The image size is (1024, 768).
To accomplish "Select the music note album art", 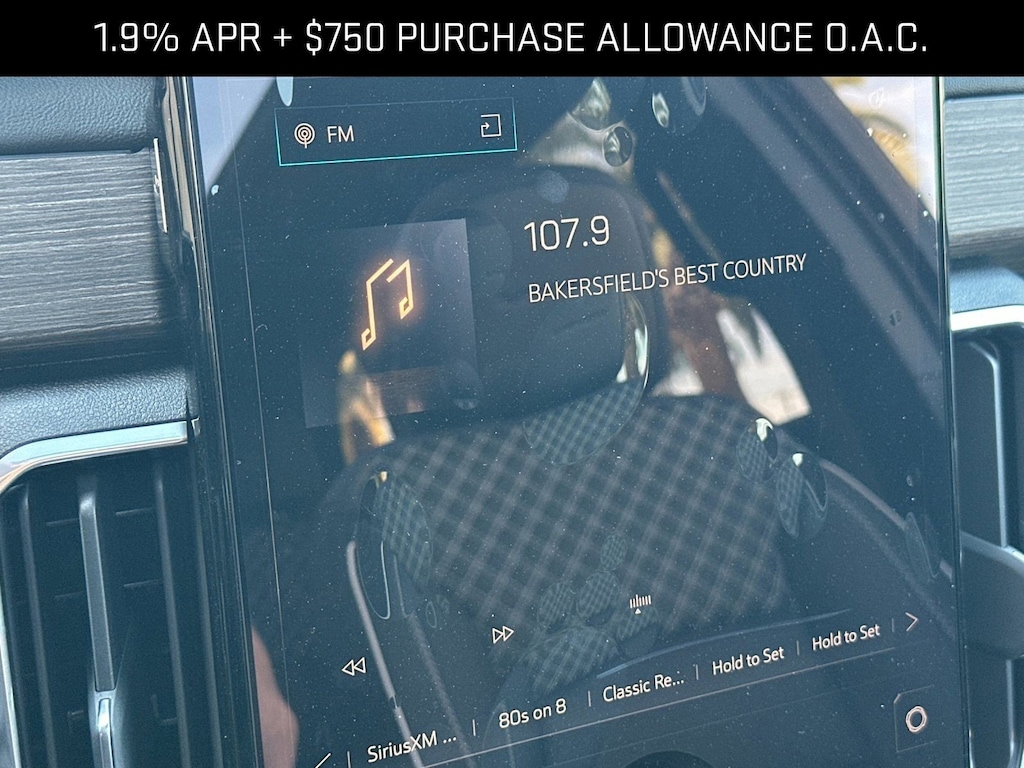I will pos(388,303).
